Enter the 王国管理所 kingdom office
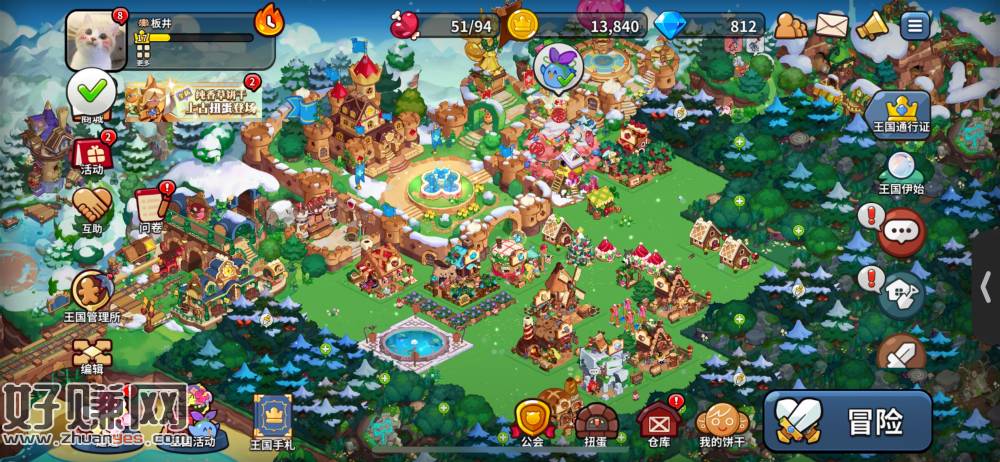Screen dimensions: 1000x462 (x=92, y=294)
